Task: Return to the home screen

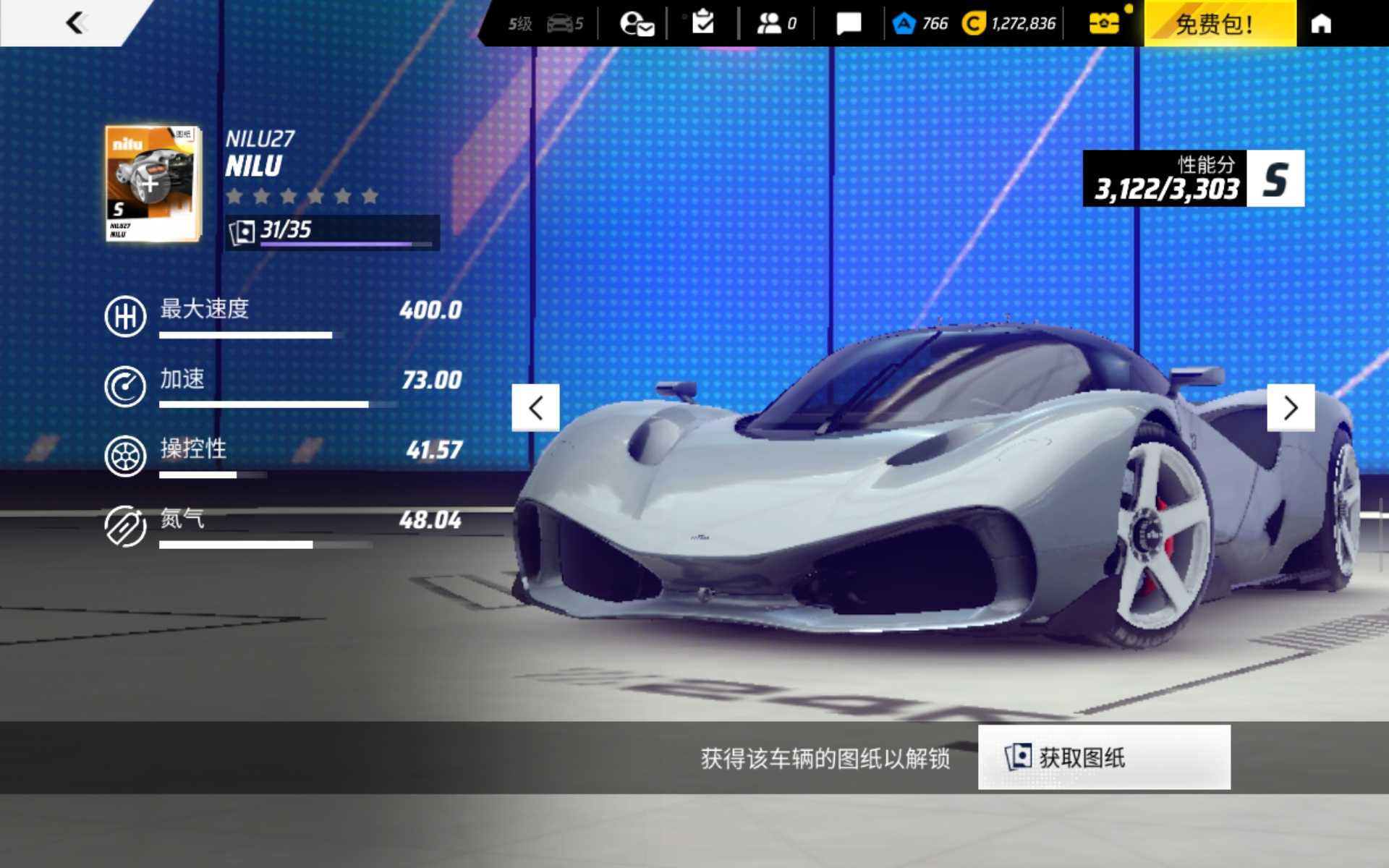Action: pyautogui.click(x=1321, y=24)
